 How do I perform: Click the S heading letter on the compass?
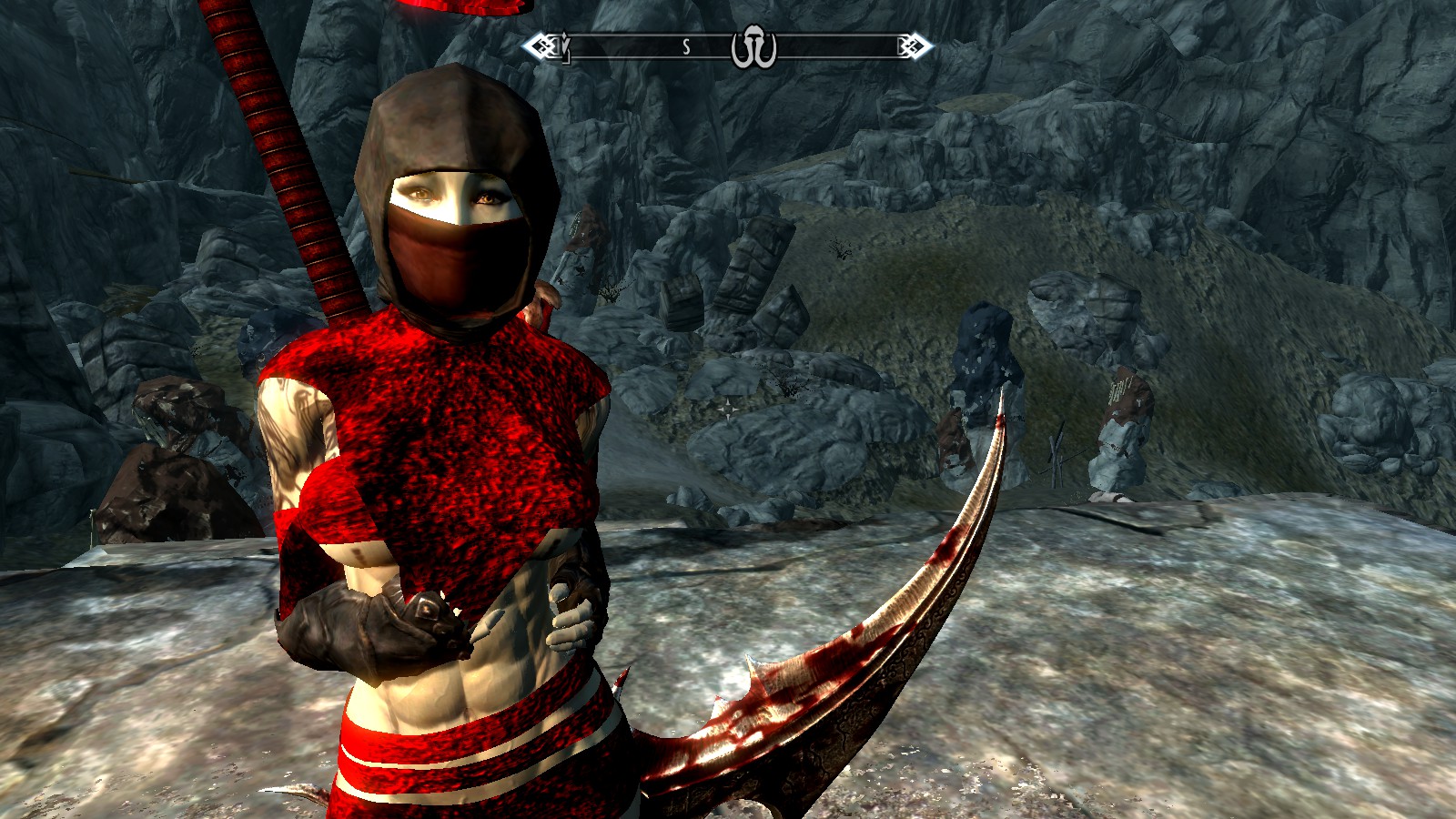point(686,47)
